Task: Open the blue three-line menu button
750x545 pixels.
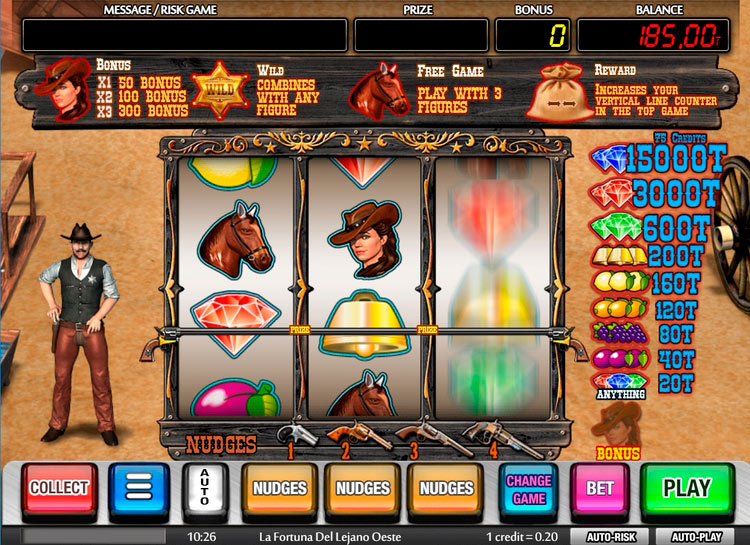Action: 138,489
